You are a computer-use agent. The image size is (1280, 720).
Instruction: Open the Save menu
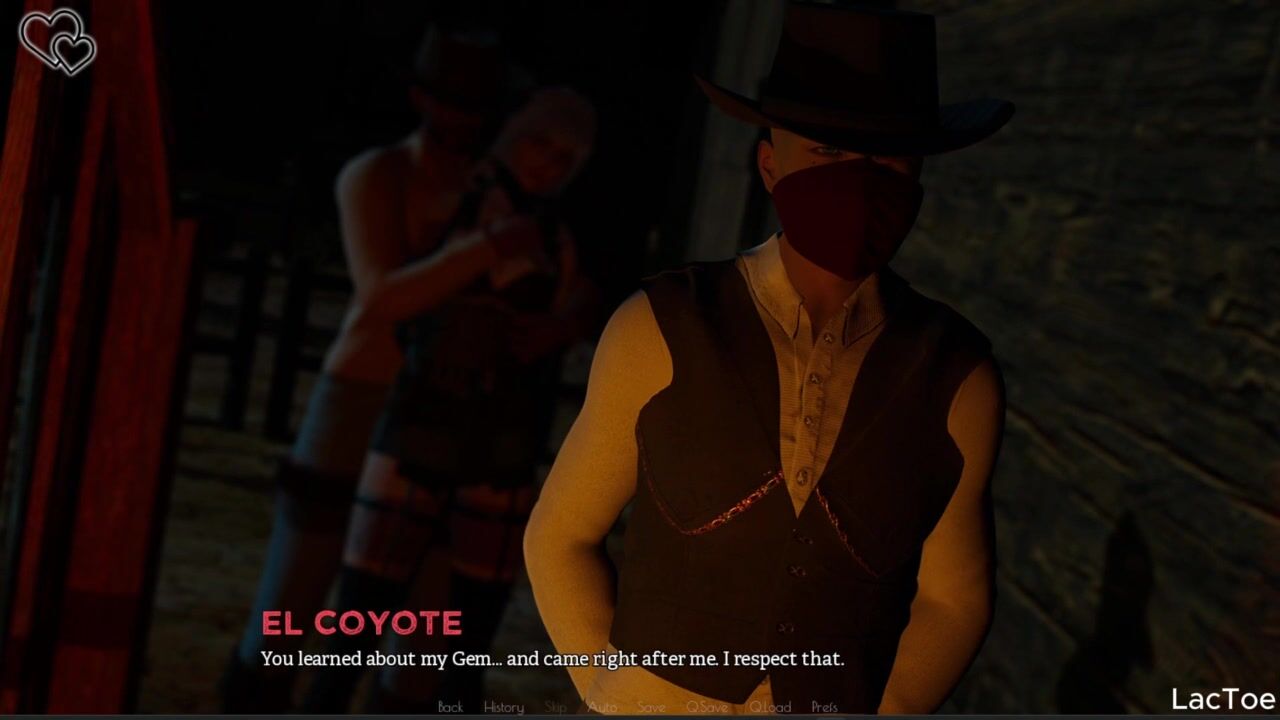[x=651, y=707]
